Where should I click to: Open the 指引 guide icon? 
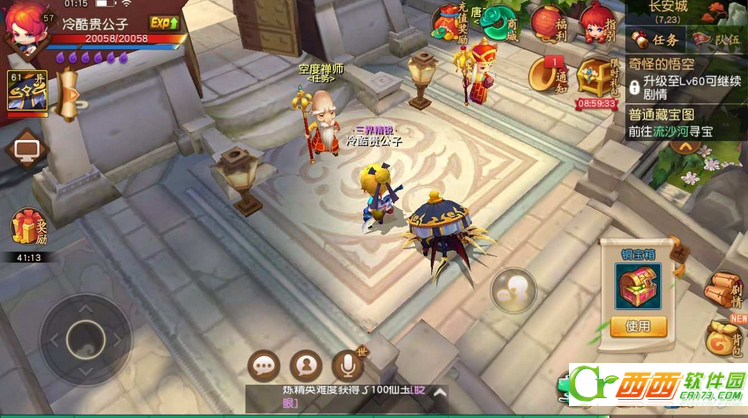(597, 23)
